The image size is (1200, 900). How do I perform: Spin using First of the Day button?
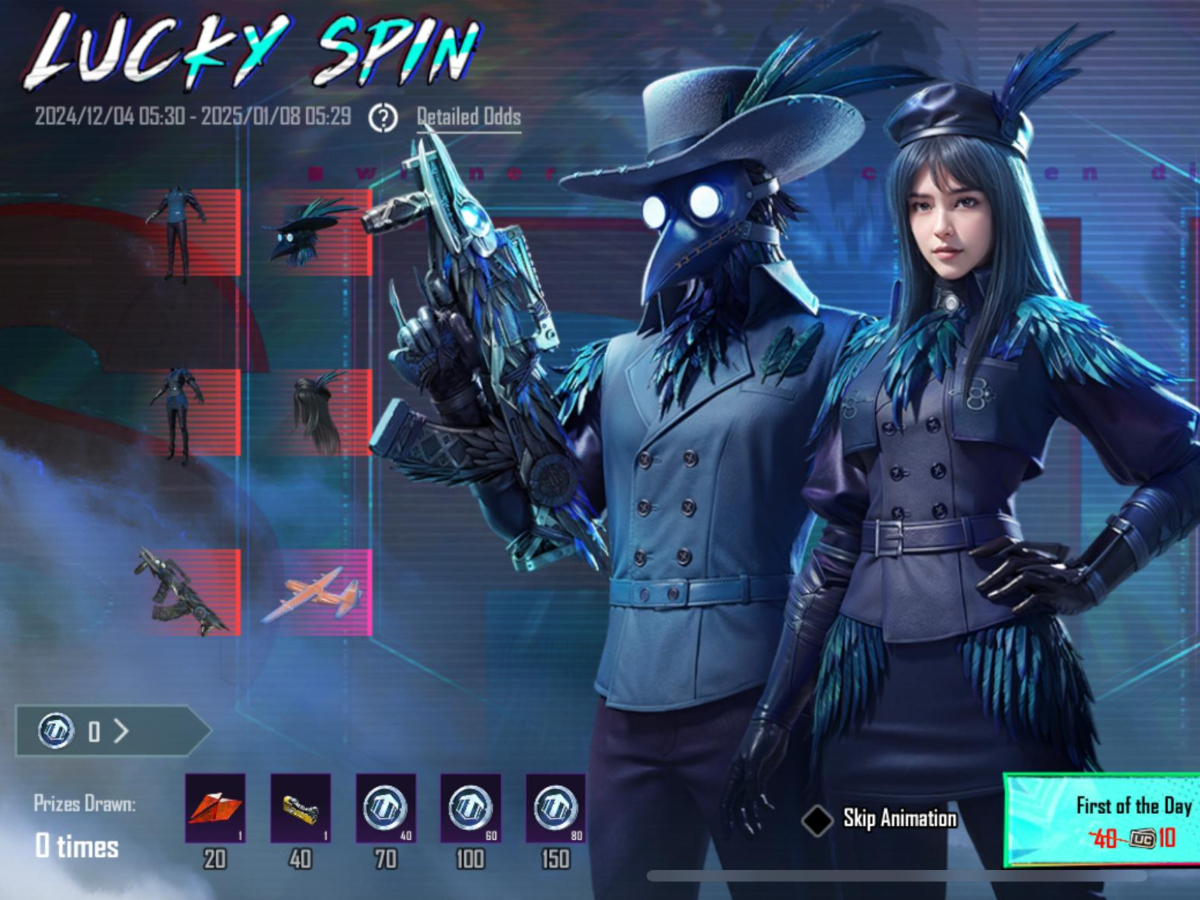[1105, 819]
